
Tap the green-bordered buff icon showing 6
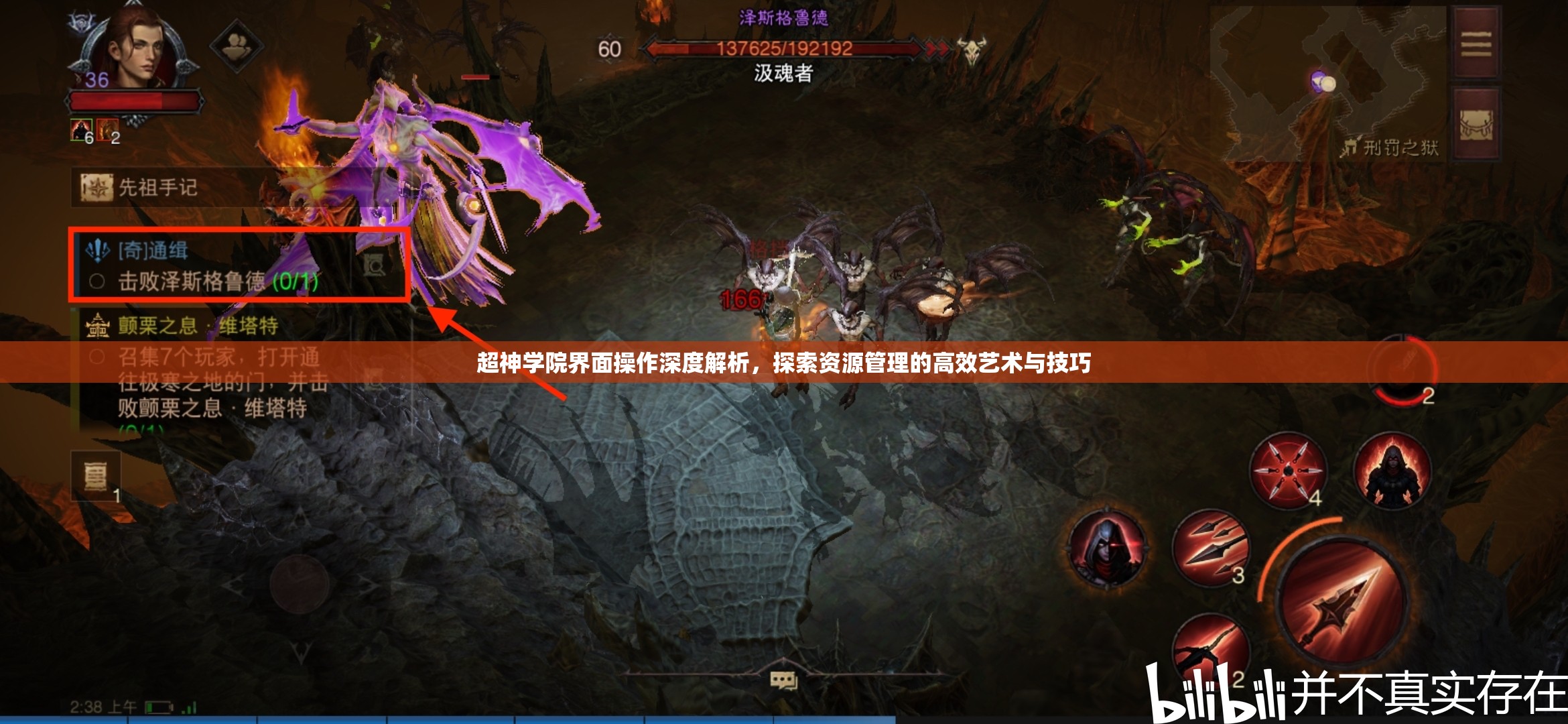(x=80, y=129)
